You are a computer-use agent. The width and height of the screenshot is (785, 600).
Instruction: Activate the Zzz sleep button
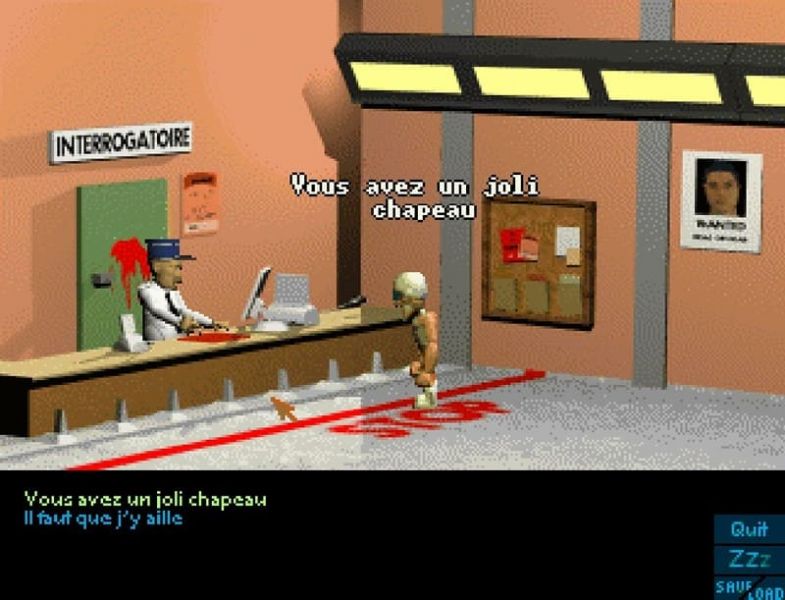pos(749,559)
